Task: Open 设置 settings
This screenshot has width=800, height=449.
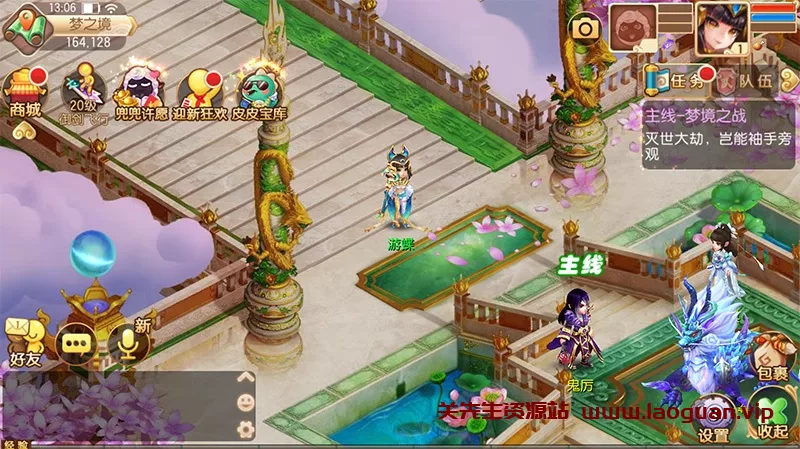Action: pos(714,421)
